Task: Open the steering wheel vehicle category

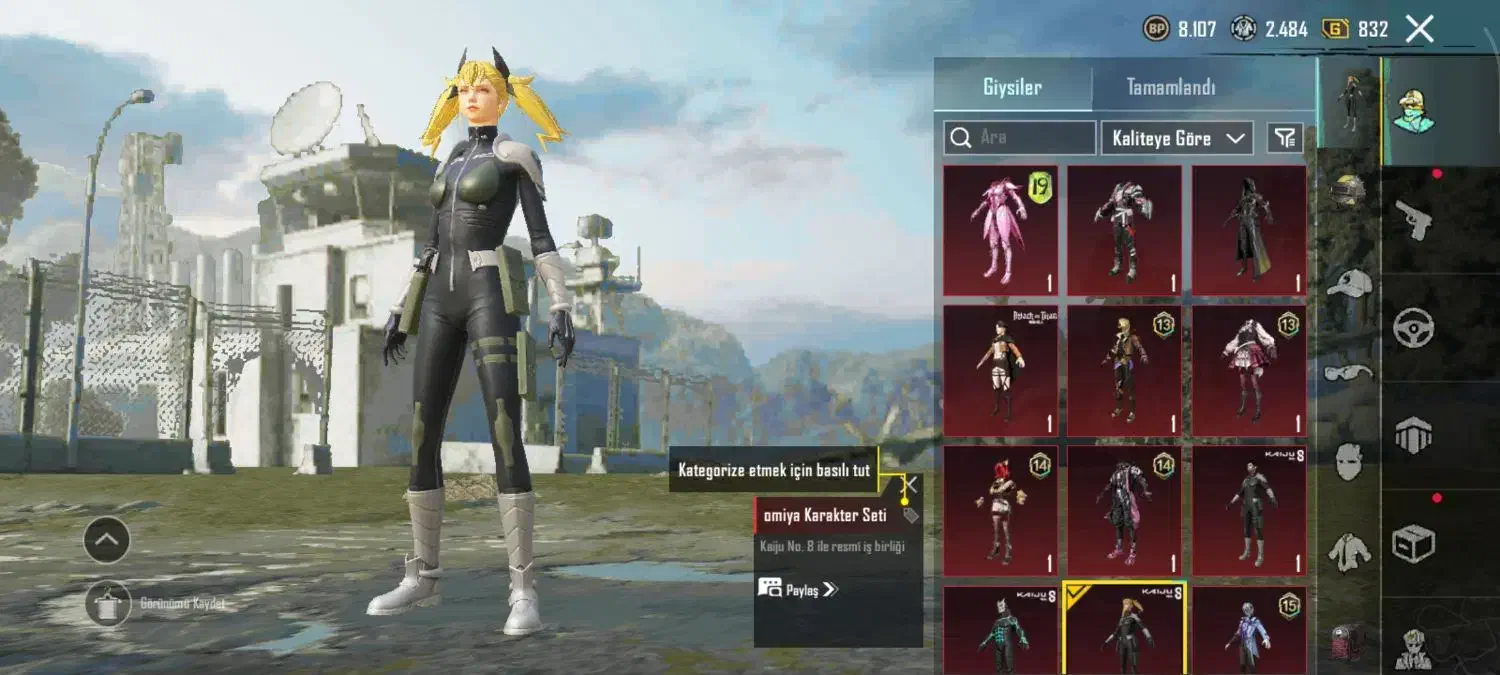Action: 1413,327
